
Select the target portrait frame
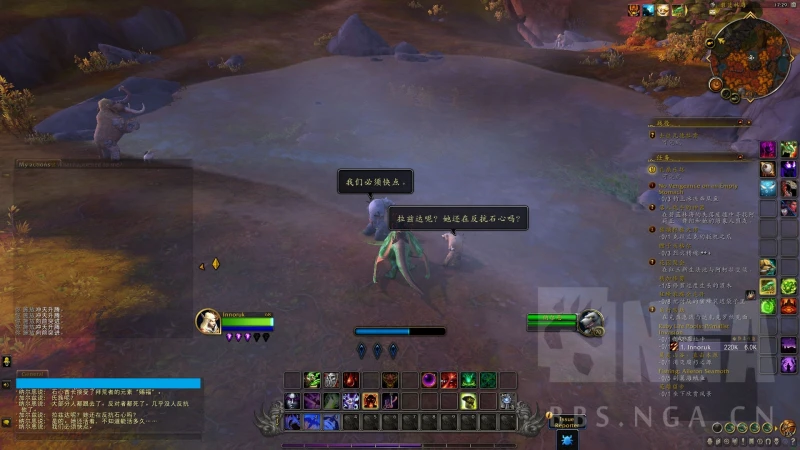click(x=590, y=321)
